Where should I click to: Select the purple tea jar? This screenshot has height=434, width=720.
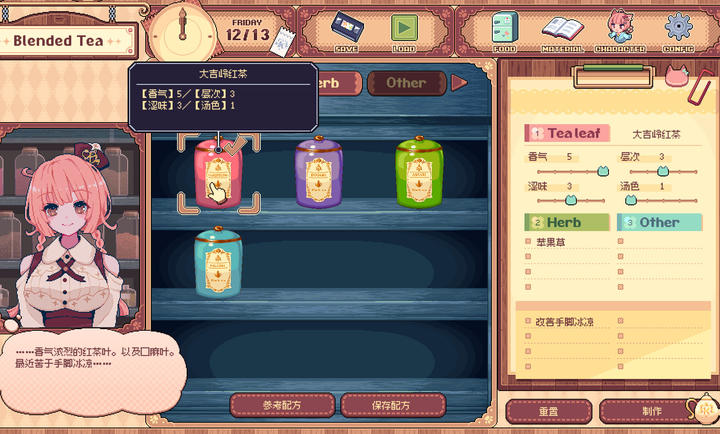point(320,173)
